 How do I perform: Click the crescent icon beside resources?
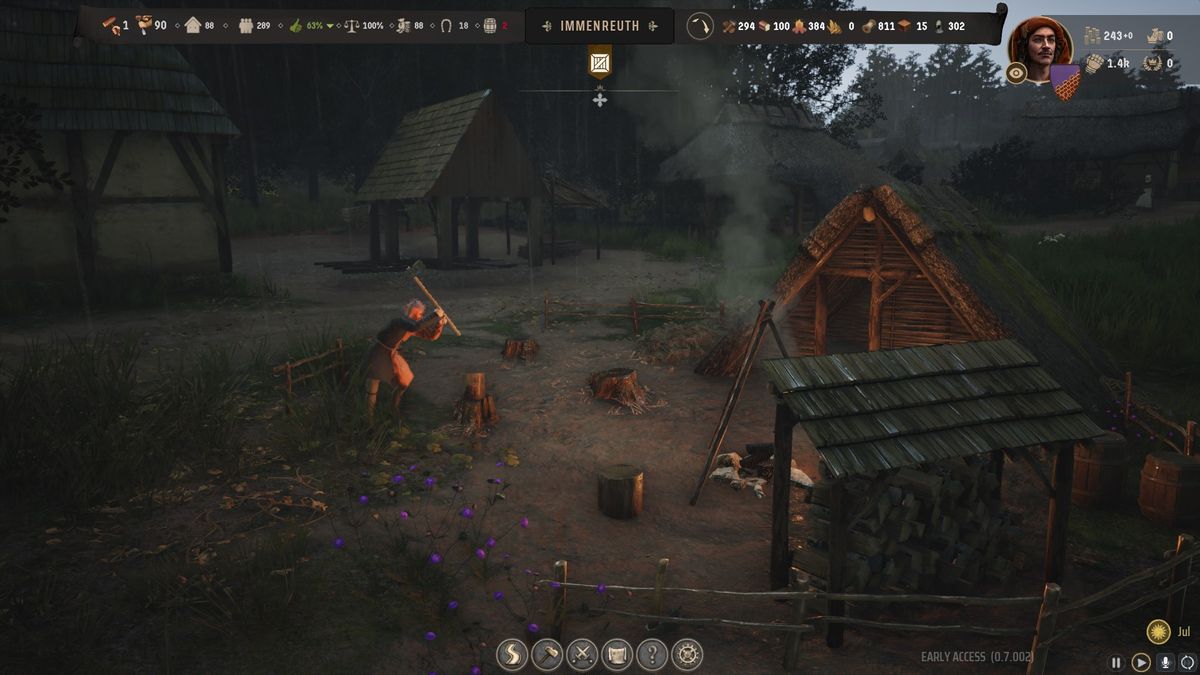[x=700, y=26]
